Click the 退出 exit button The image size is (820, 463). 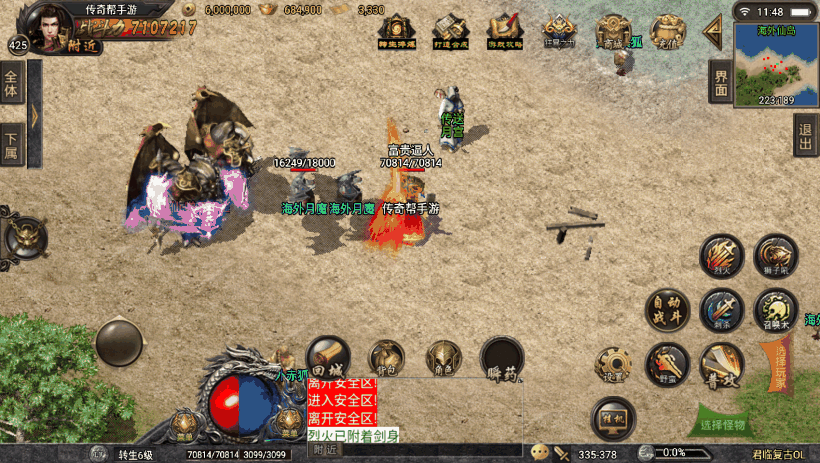[x=805, y=135]
